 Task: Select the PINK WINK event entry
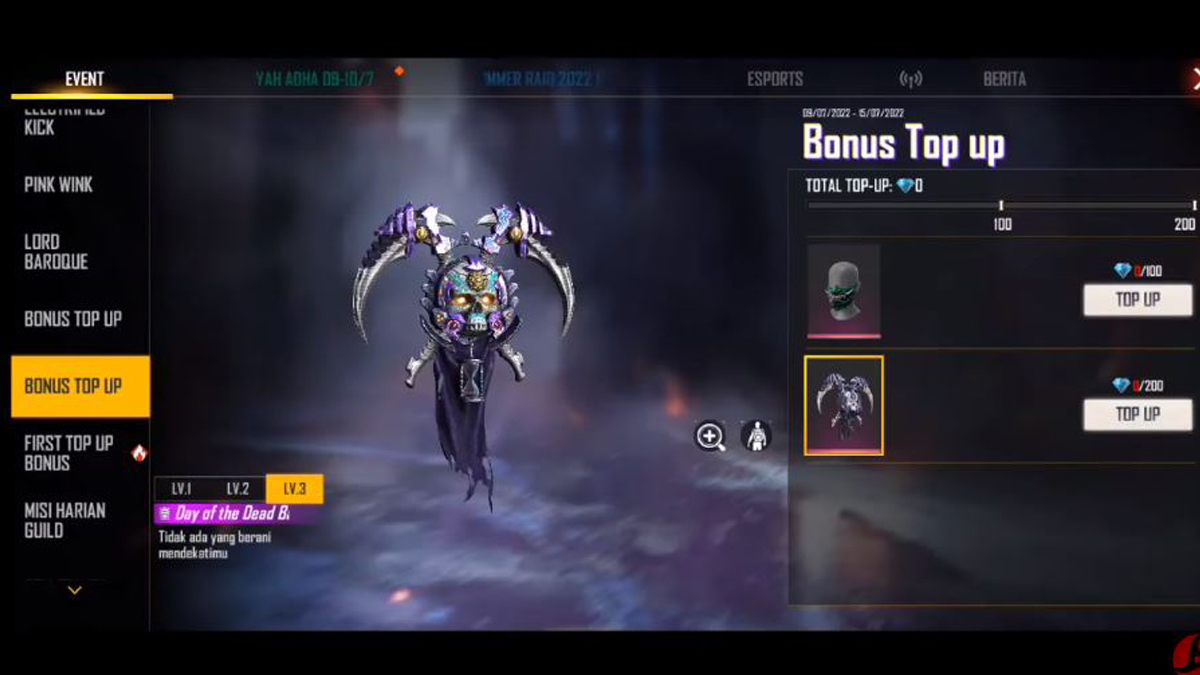pyautogui.click(x=59, y=185)
